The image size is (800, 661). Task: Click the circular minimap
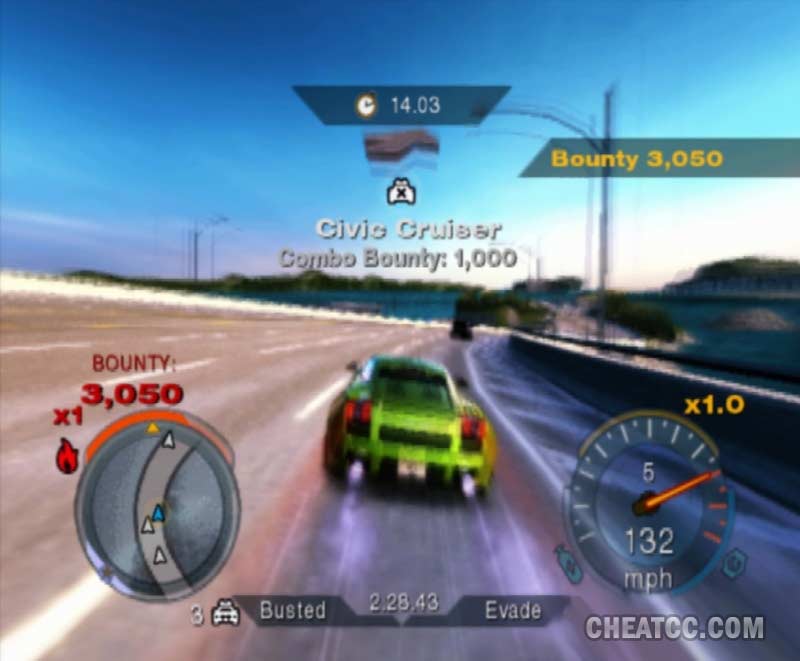tap(157, 506)
